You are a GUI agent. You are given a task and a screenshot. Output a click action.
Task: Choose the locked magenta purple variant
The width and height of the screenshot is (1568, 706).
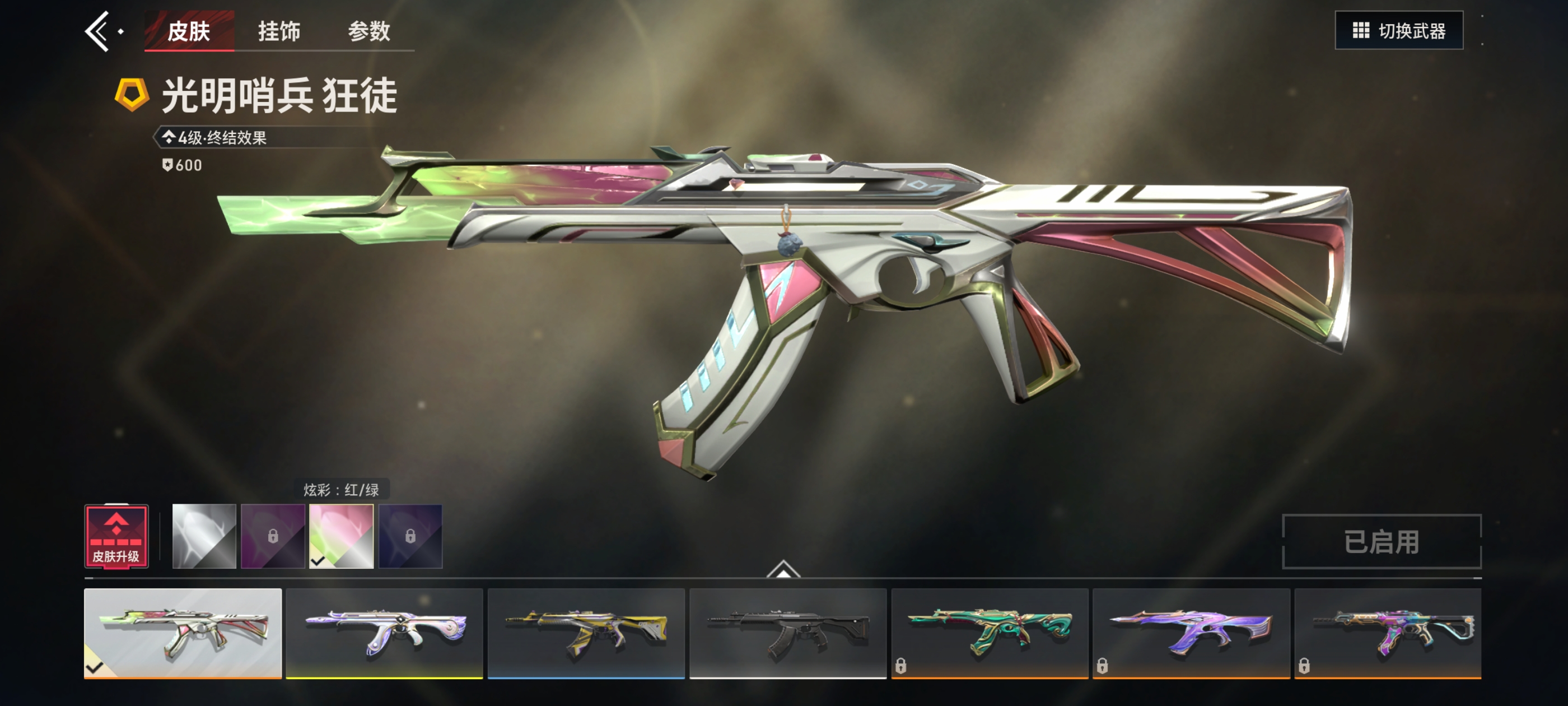point(273,536)
